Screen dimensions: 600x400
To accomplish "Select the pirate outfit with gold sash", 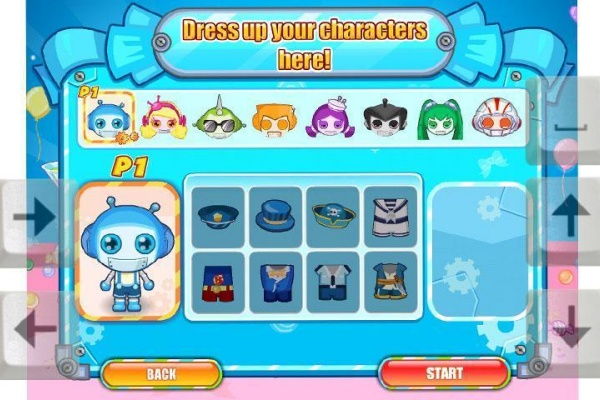I will coord(389,281).
